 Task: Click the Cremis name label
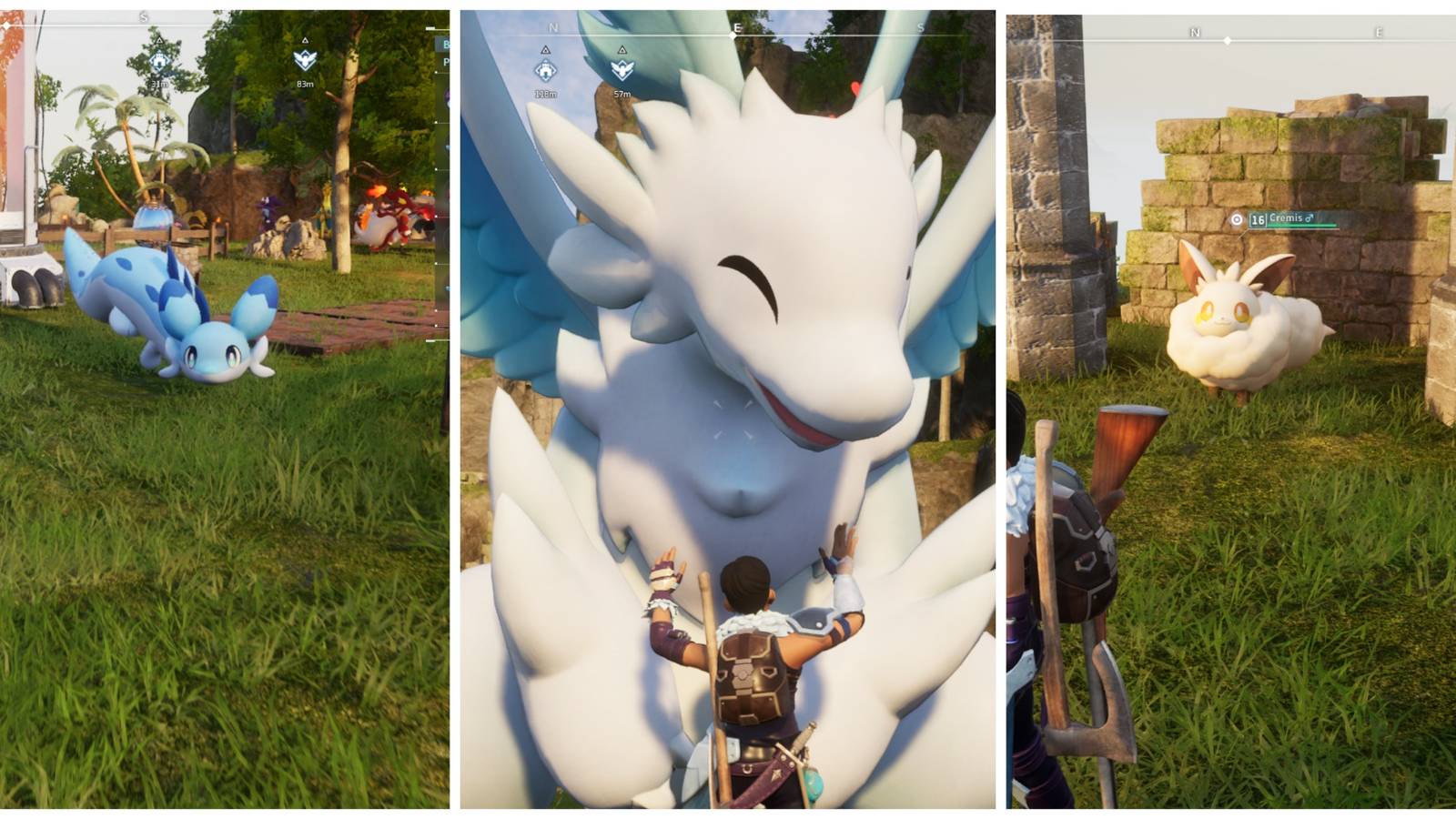1285,217
